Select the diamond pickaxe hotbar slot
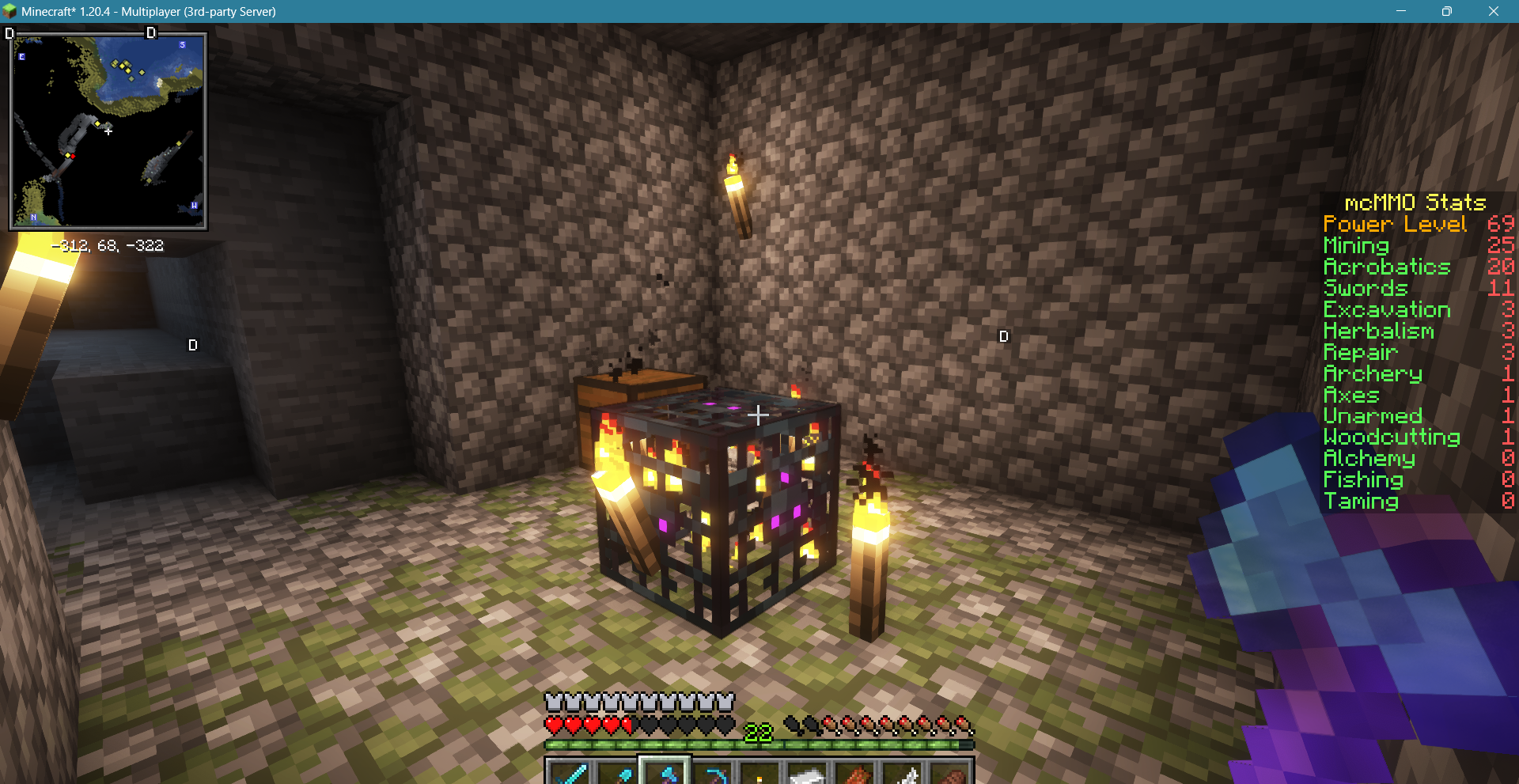The height and width of the screenshot is (784, 1519). [x=712, y=773]
